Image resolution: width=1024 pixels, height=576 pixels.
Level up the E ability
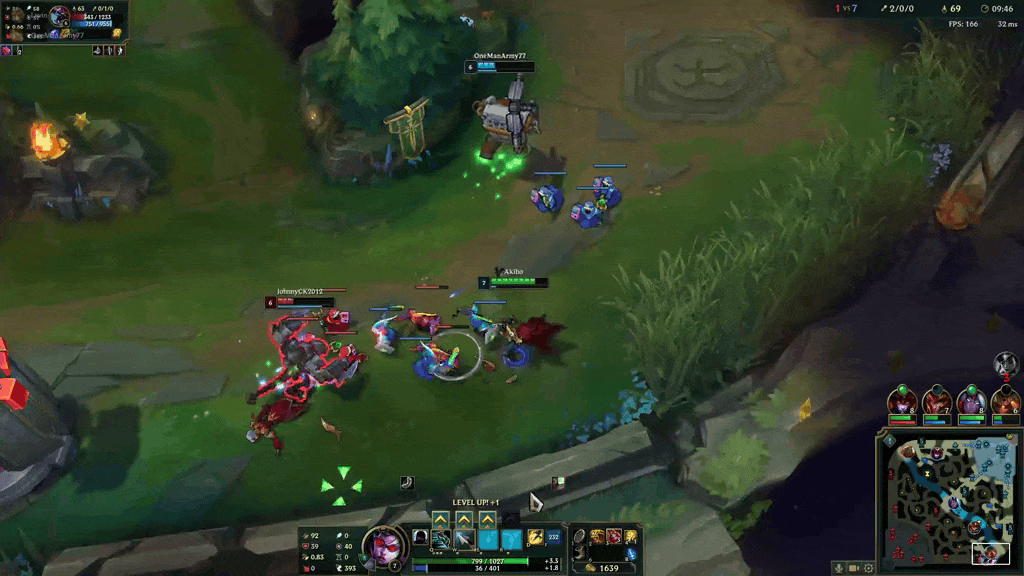tap(487, 520)
